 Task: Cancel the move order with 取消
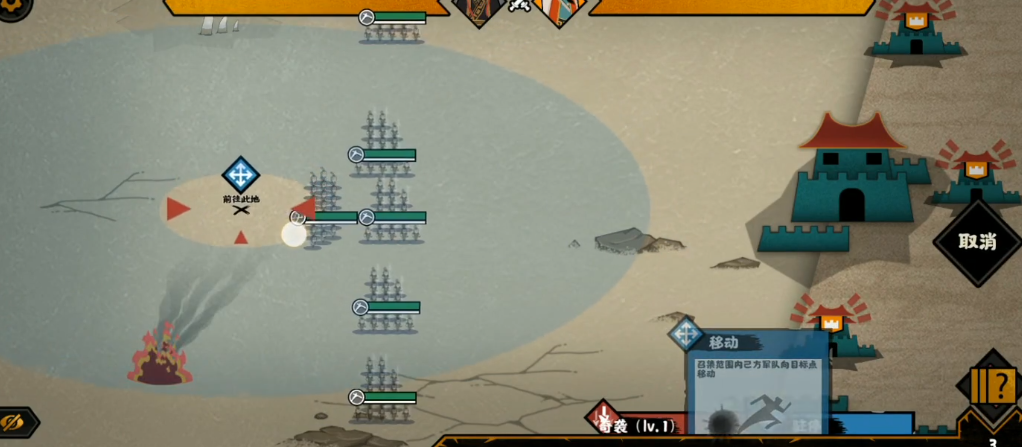point(978,242)
